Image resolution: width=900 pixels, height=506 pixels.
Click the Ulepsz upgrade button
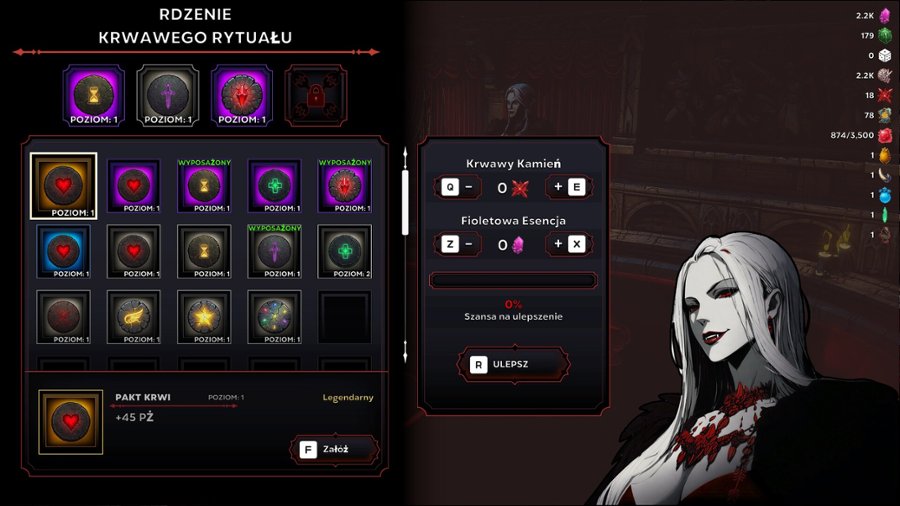[x=514, y=365]
